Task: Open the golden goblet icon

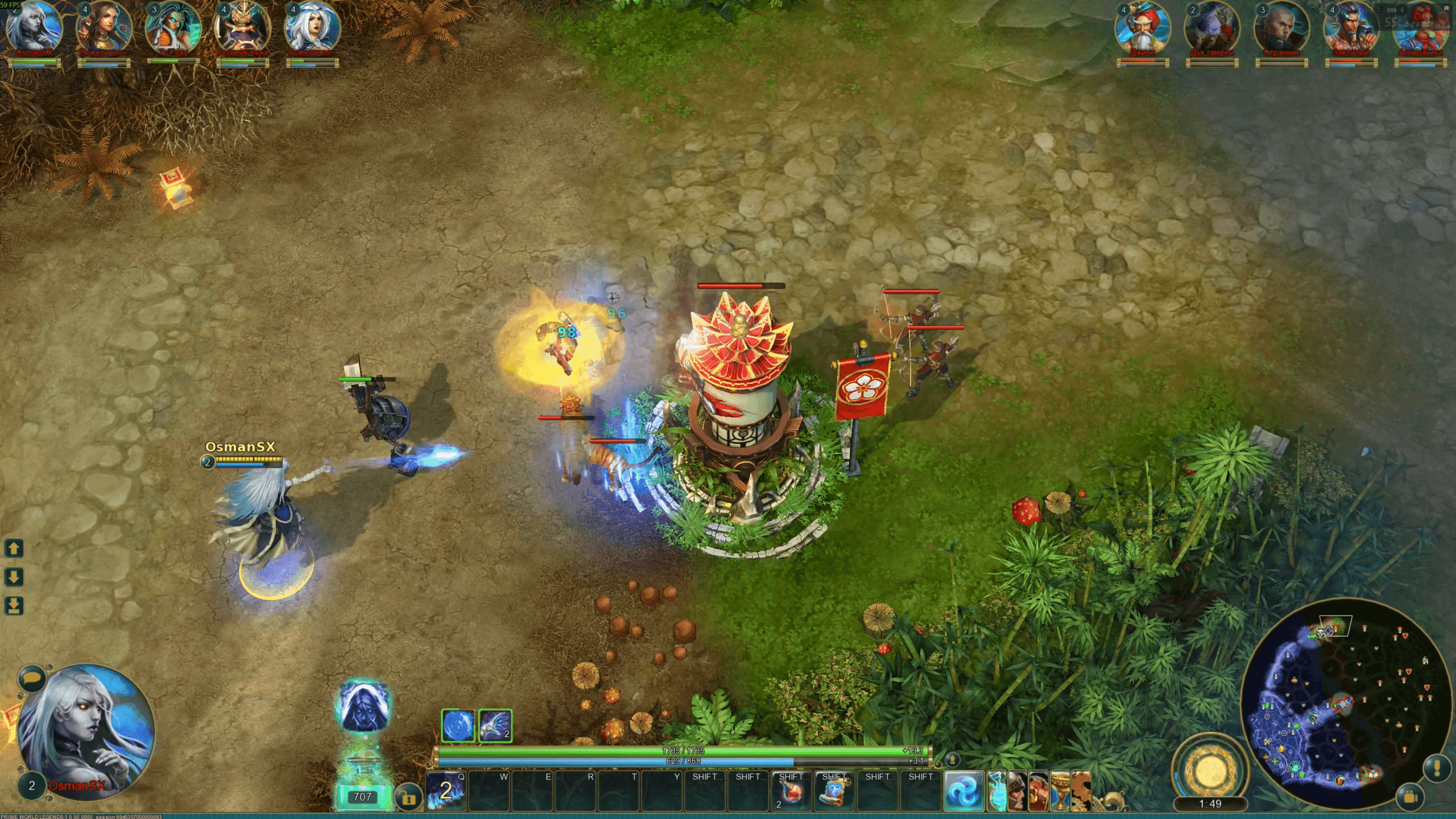Action: [x=1060, y=791]
